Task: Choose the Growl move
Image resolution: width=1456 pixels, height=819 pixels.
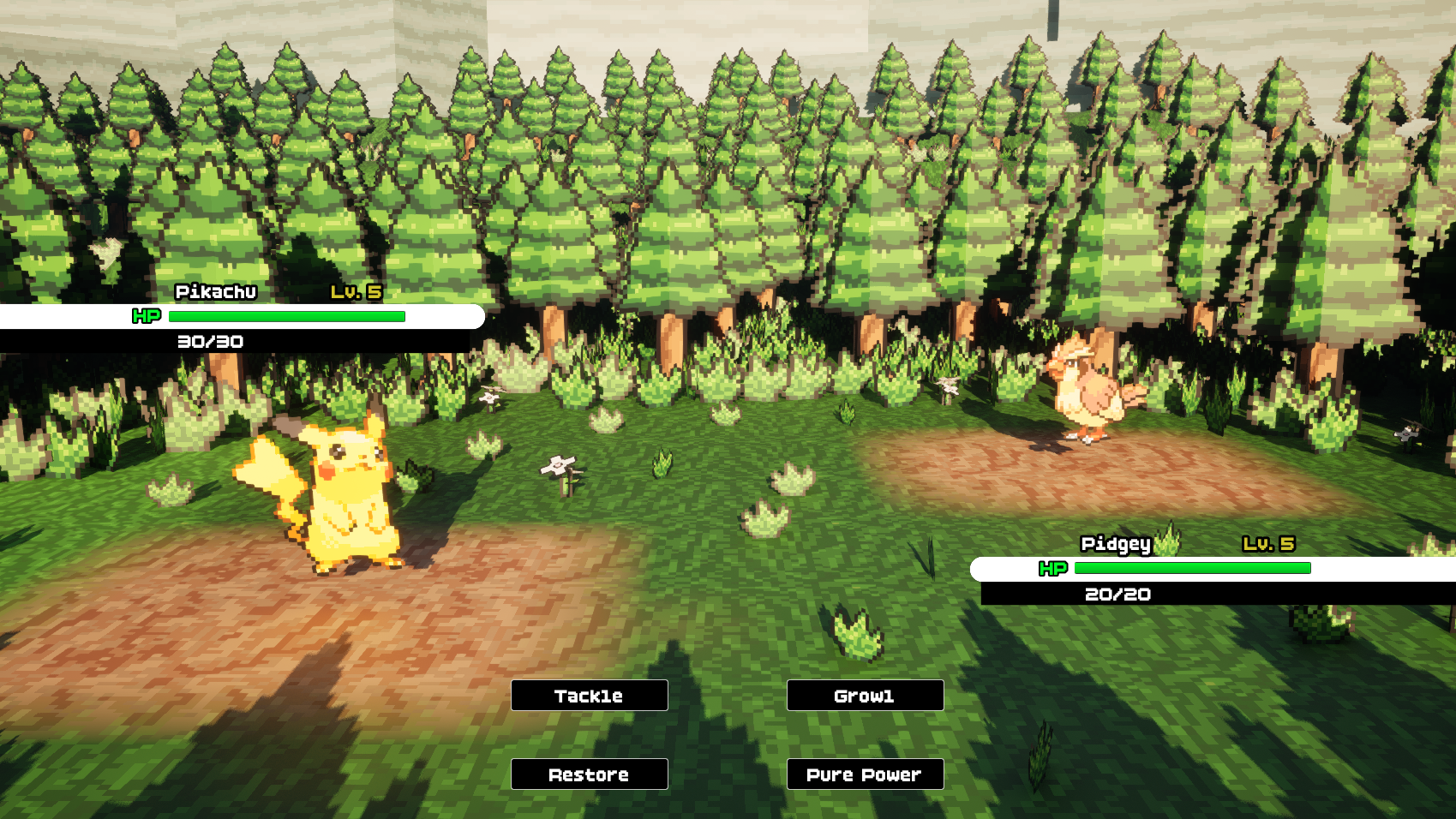Action: coord(865,696)
